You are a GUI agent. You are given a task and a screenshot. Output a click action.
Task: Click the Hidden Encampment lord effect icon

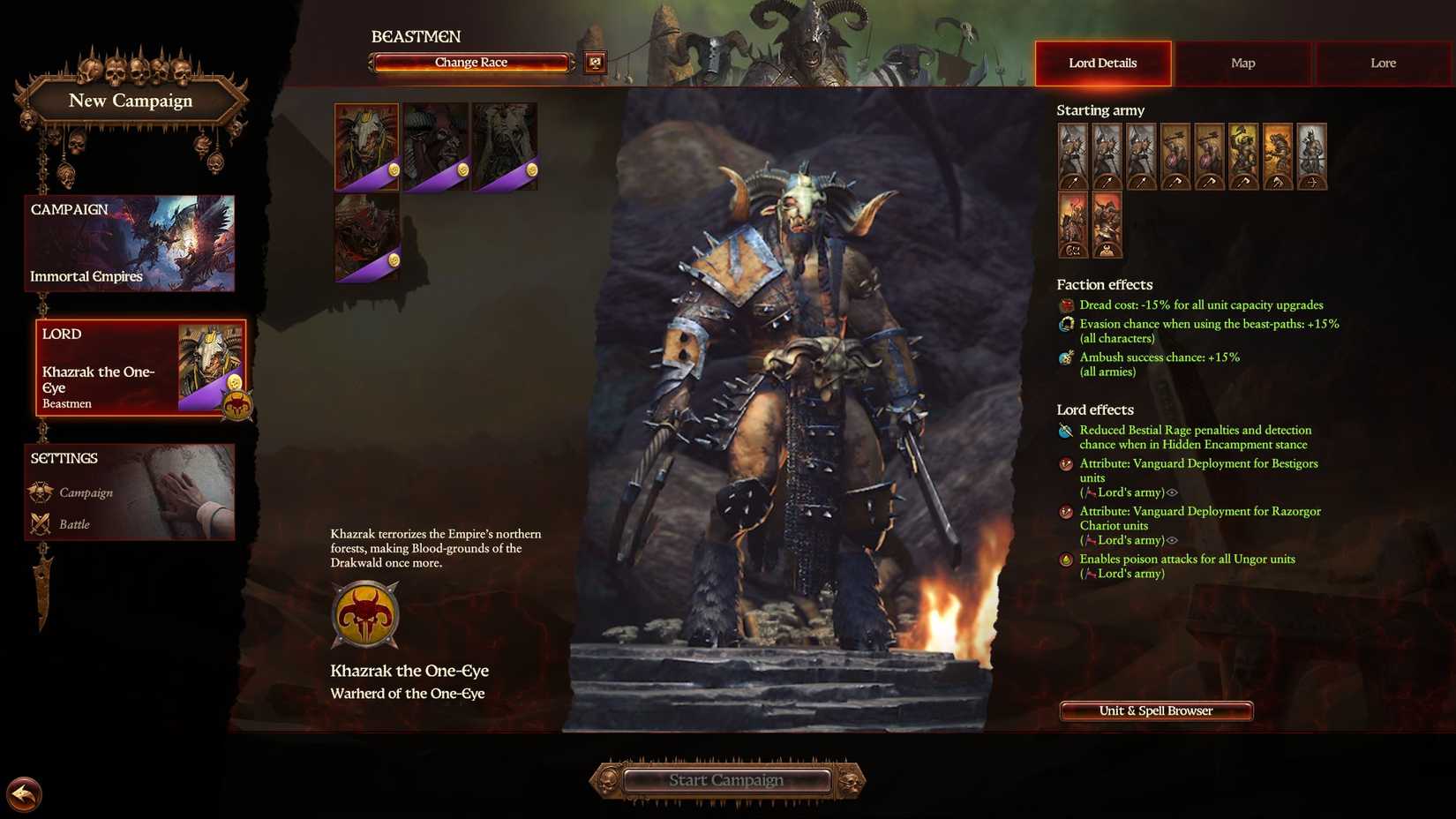tap(1065, 432)
